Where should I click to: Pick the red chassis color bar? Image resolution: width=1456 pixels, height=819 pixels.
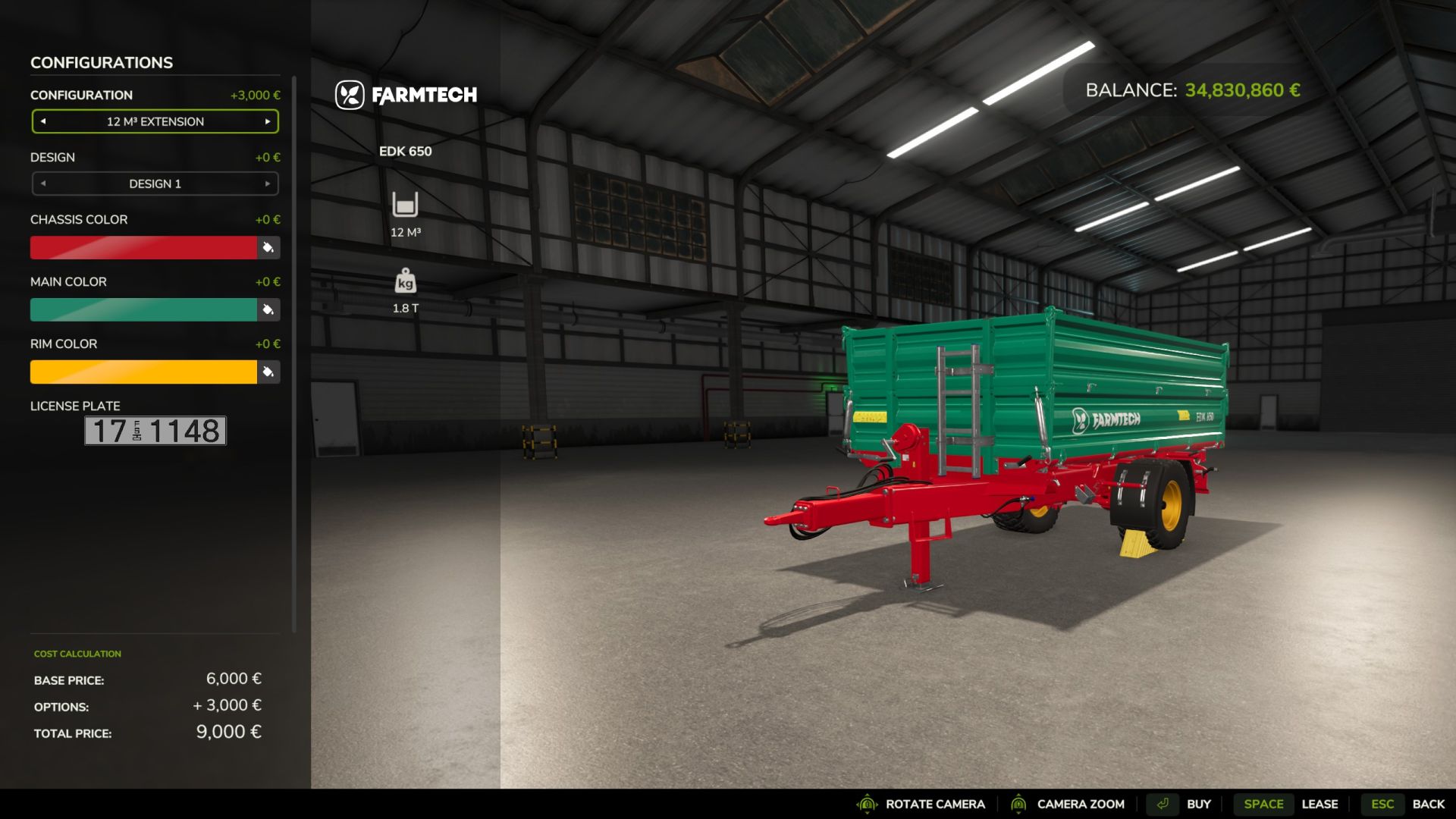click(143, 247)
